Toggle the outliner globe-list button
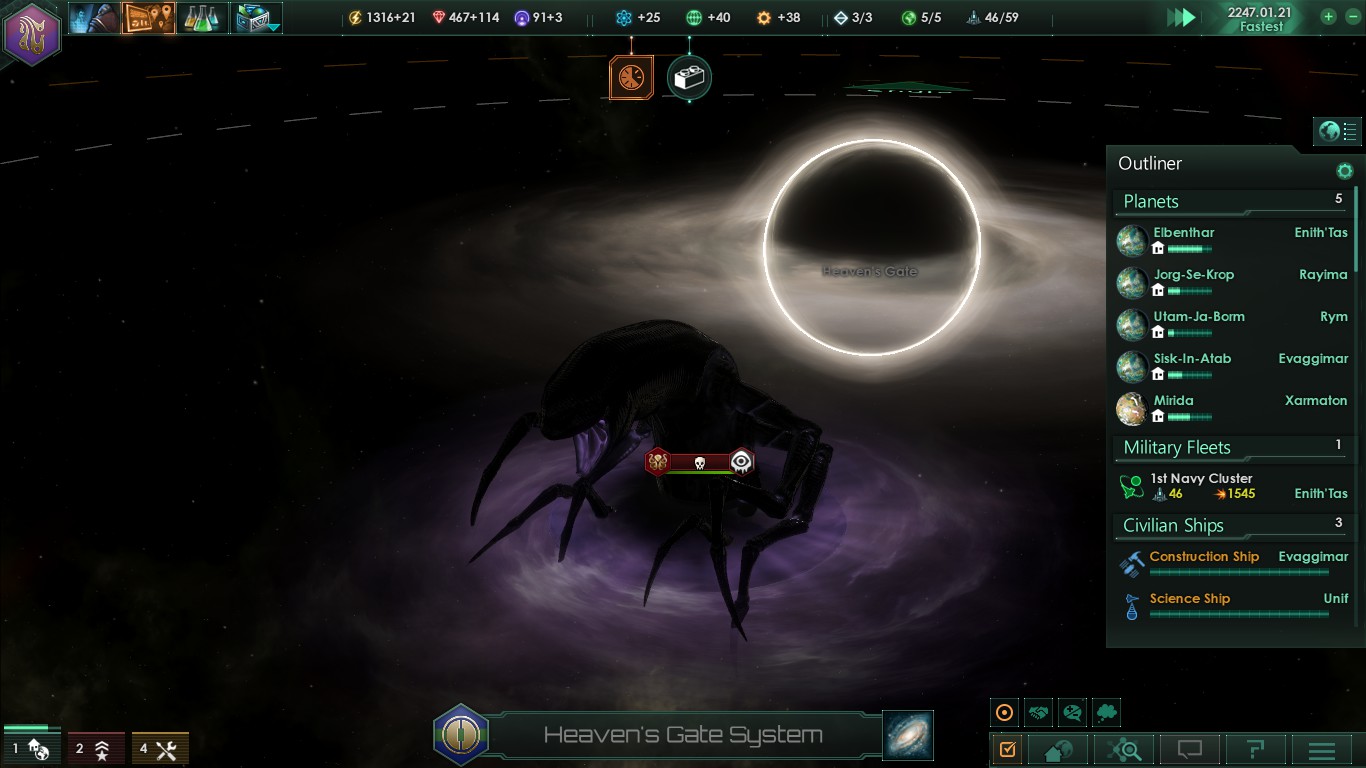 click(x=1337, y=131)
